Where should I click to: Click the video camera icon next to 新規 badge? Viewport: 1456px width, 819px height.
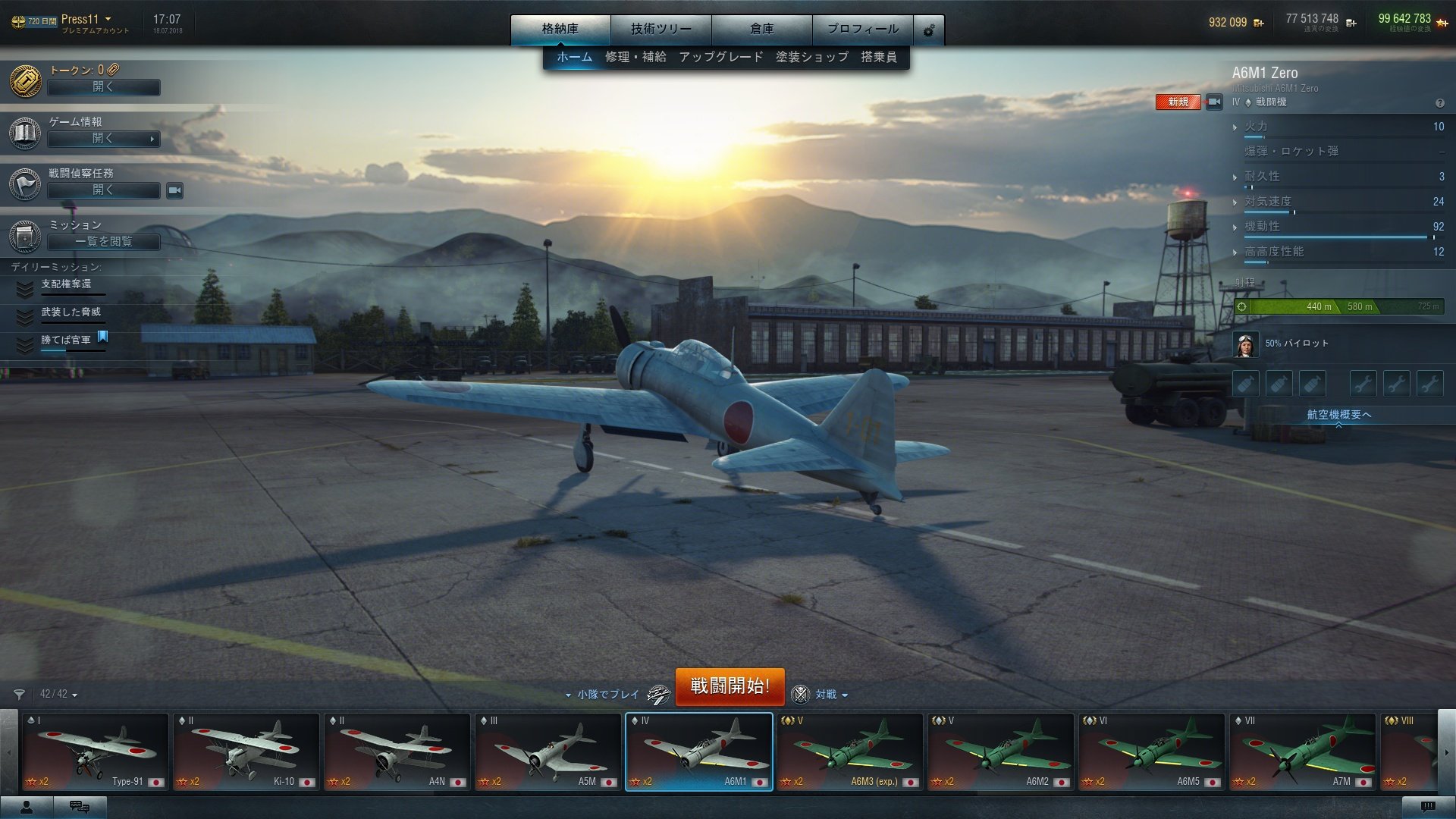[1213, 101]
